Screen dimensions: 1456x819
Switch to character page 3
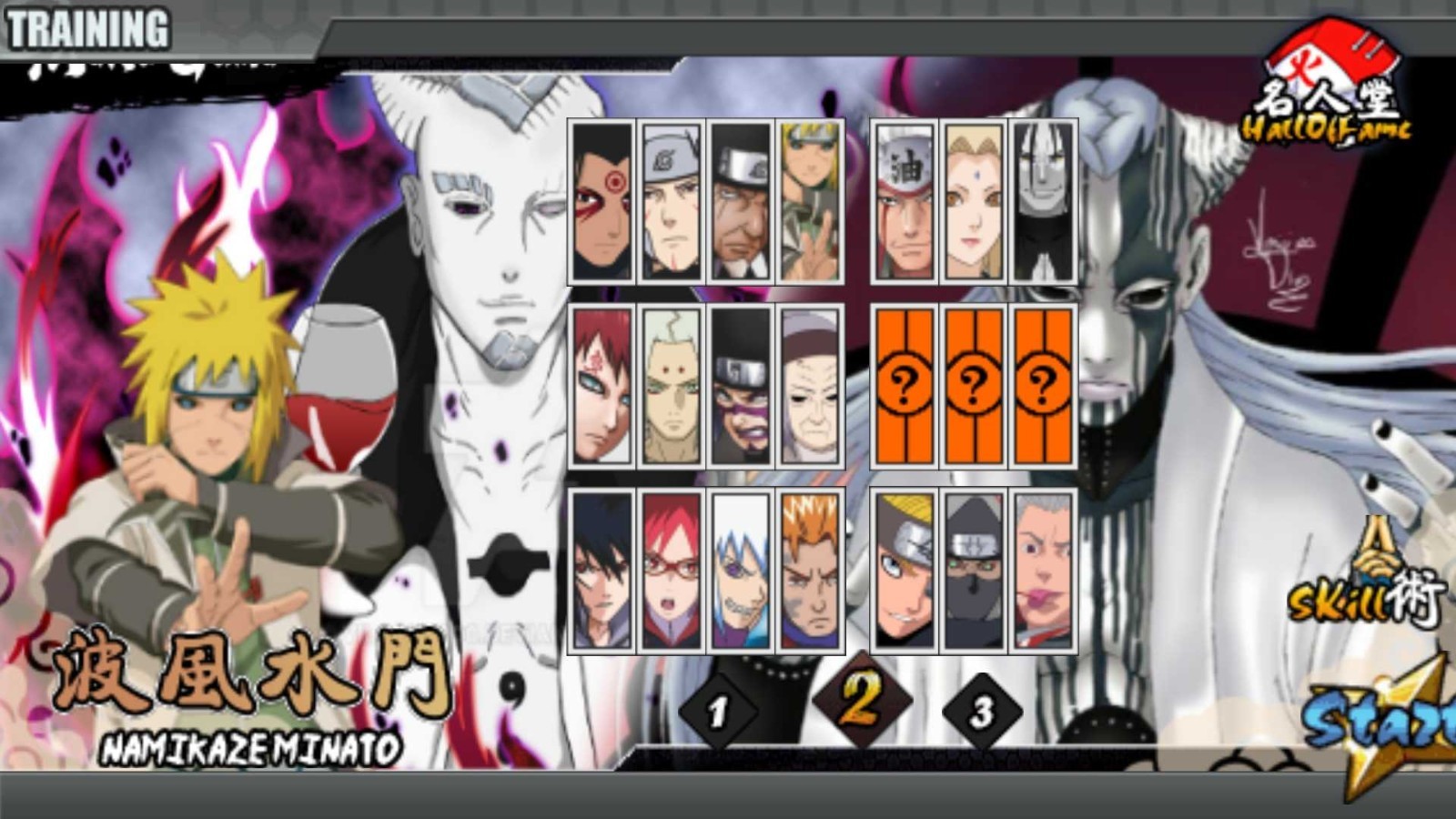[x=980, y=712]
